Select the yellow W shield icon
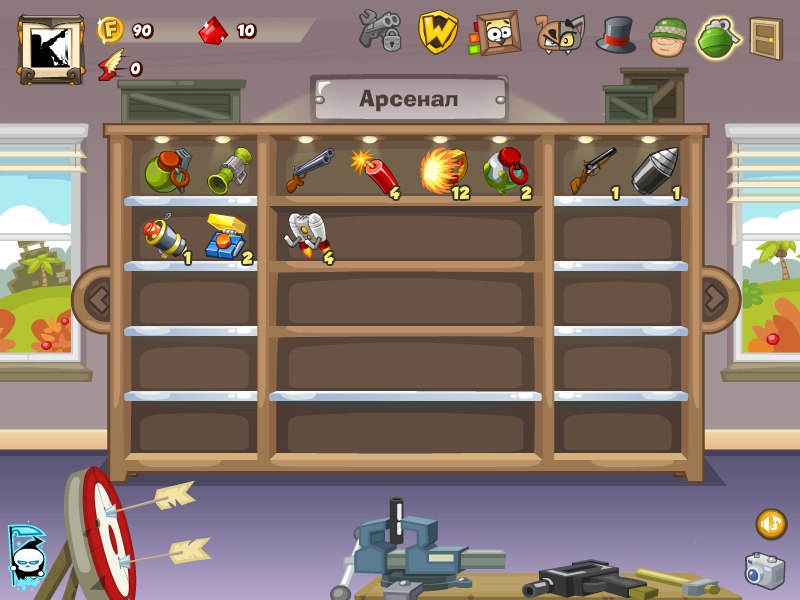Image resolution: width=800 pixels, height=600 pixels. point(438,32)
